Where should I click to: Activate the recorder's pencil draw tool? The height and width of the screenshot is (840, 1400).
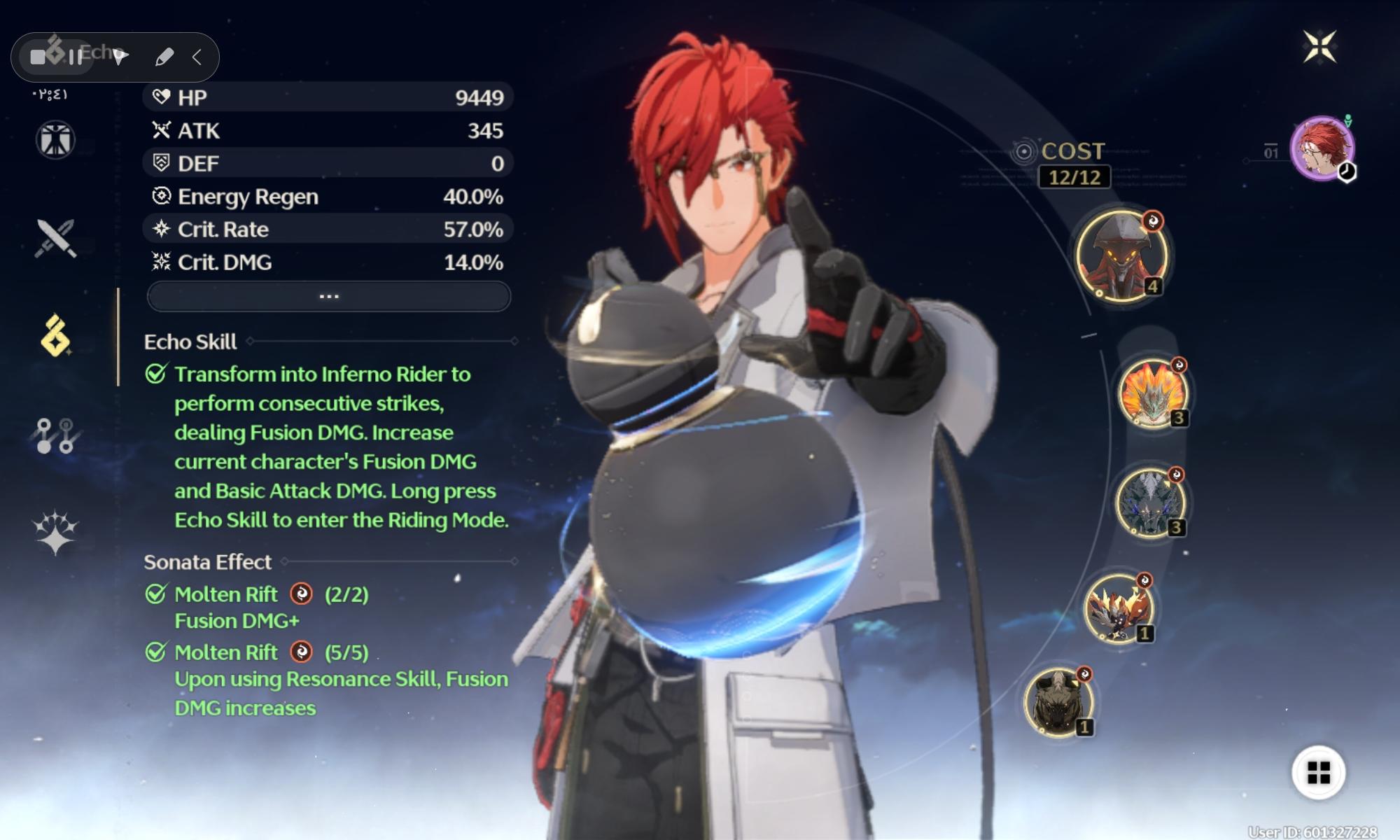pyautogui.click(x=164, y=57)
